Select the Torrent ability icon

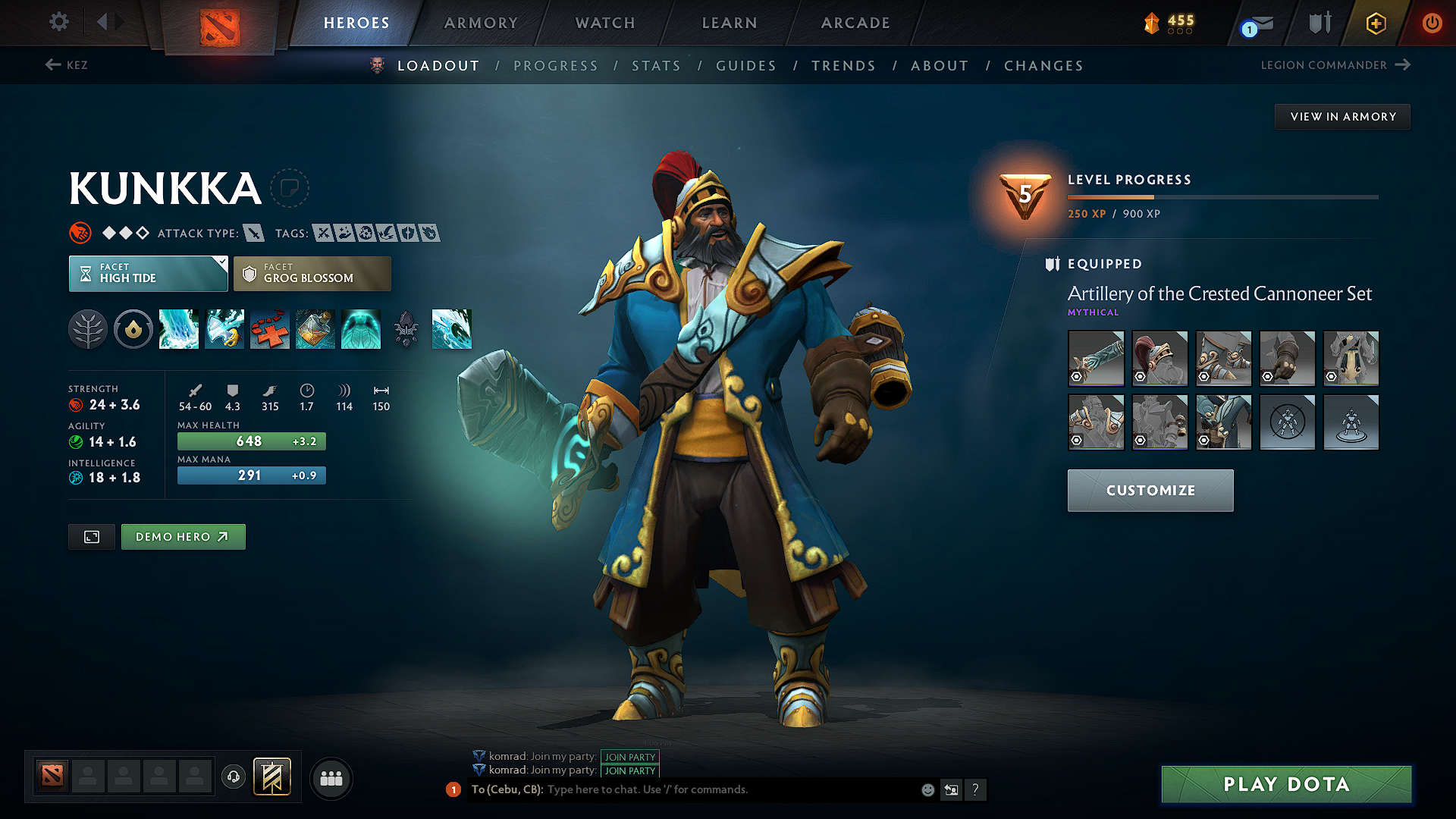click(x=179, y=329)
